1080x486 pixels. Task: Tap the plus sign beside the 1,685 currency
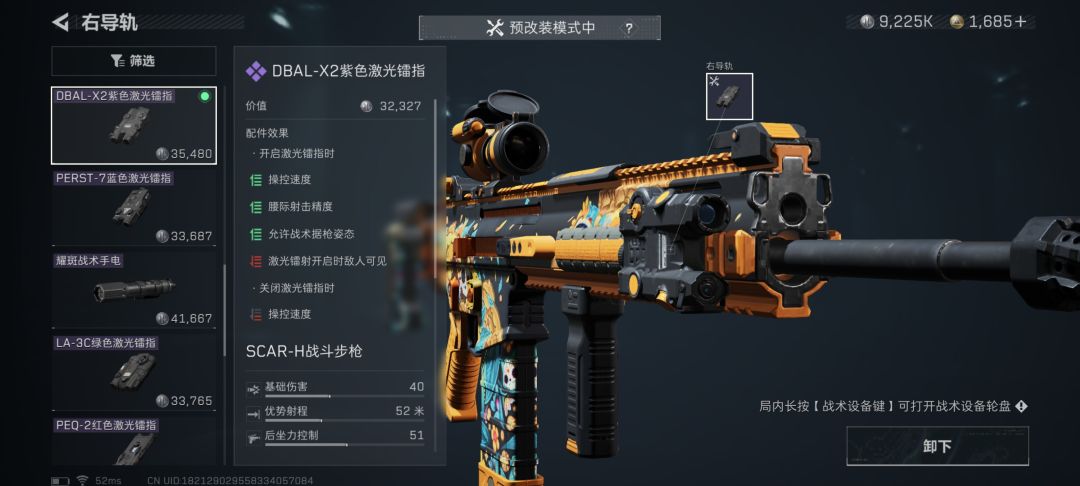[x=1020, y=21]
